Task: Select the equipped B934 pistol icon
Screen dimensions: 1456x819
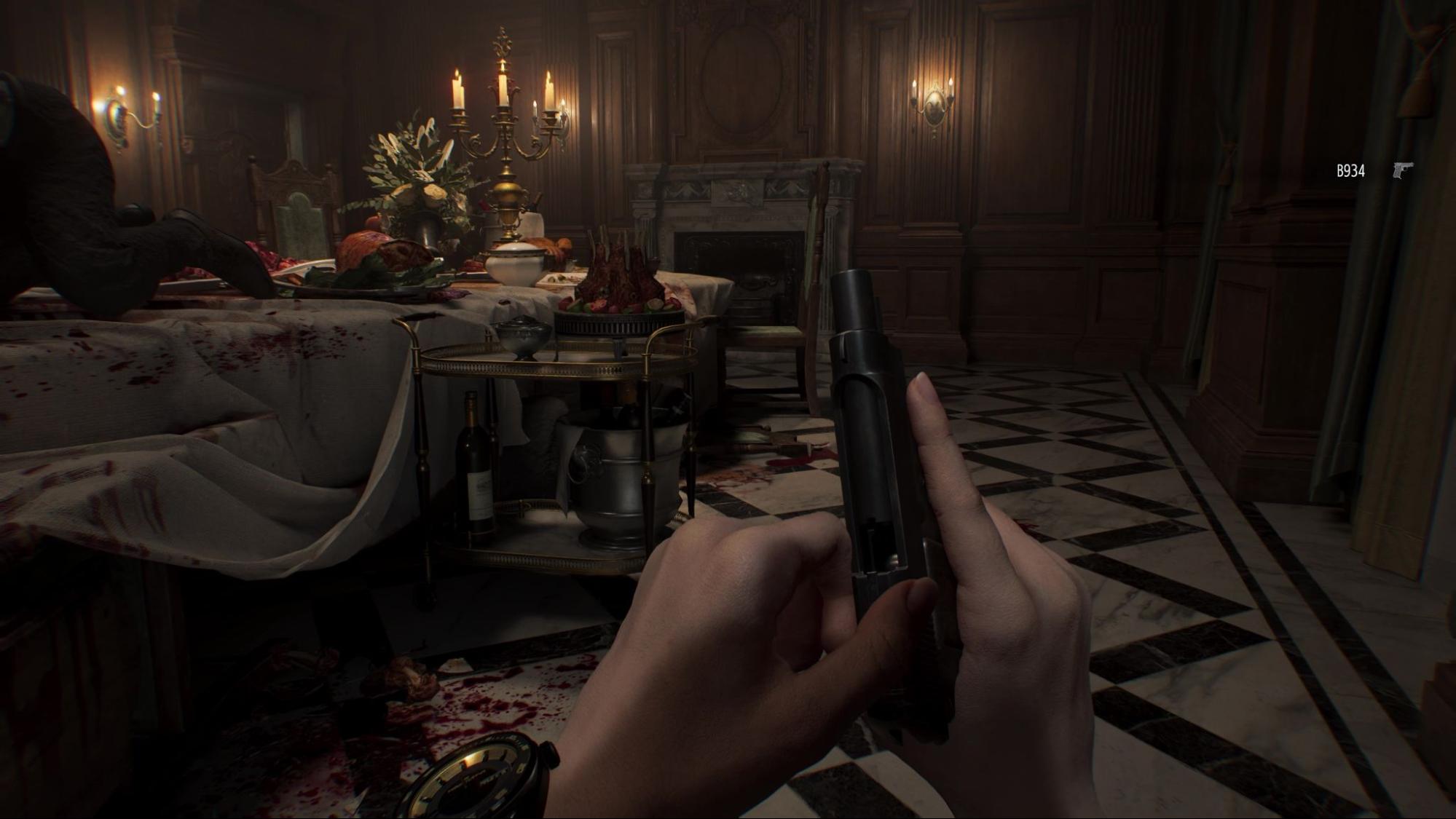Action: pyautogui.click(x=1402, y=170)
